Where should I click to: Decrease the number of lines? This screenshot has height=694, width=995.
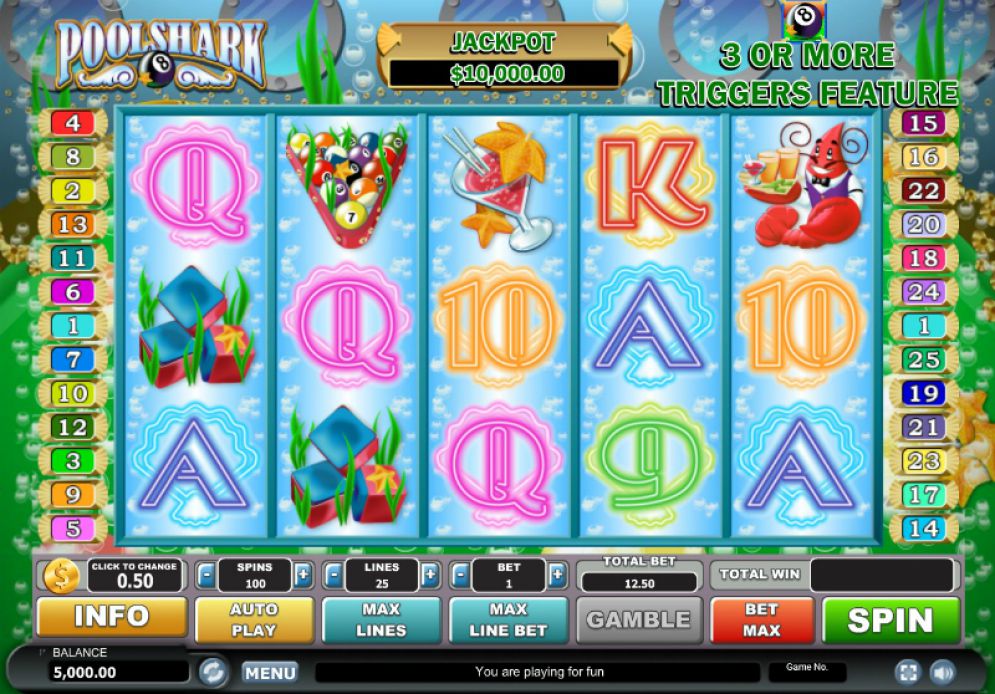click(333, 575)
